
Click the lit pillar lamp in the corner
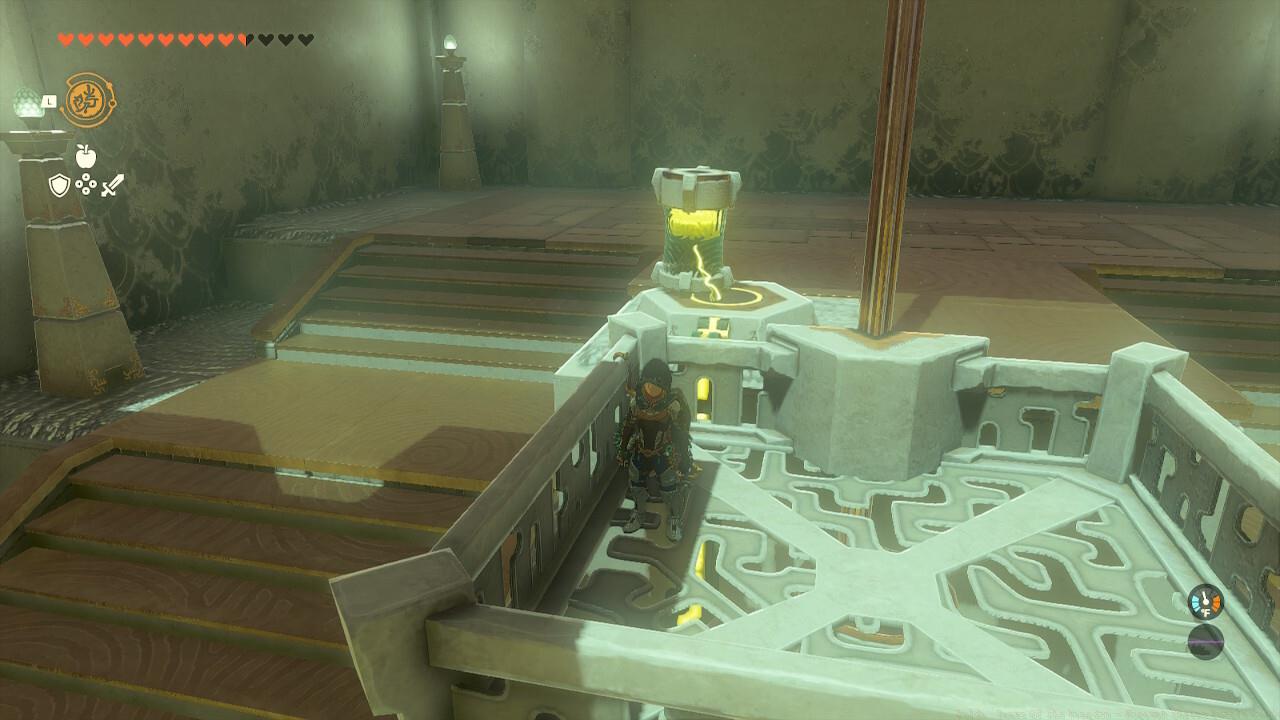pos(449,44)
